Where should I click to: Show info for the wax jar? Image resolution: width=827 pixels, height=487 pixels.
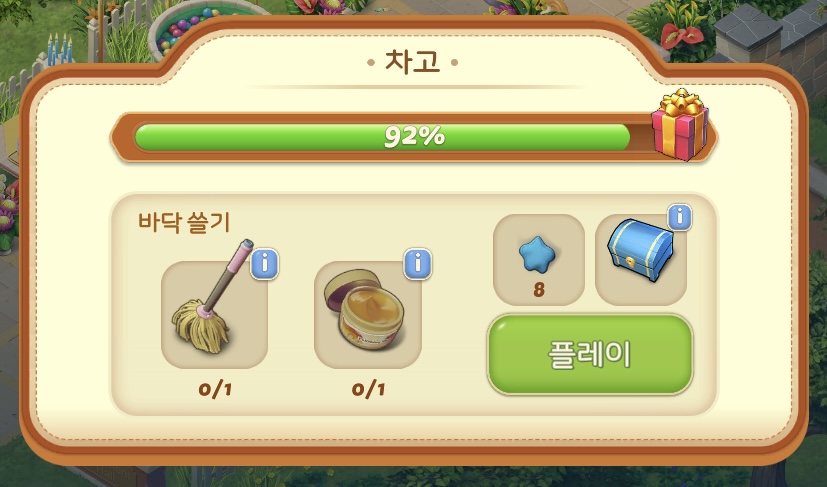tap(418, 264)
